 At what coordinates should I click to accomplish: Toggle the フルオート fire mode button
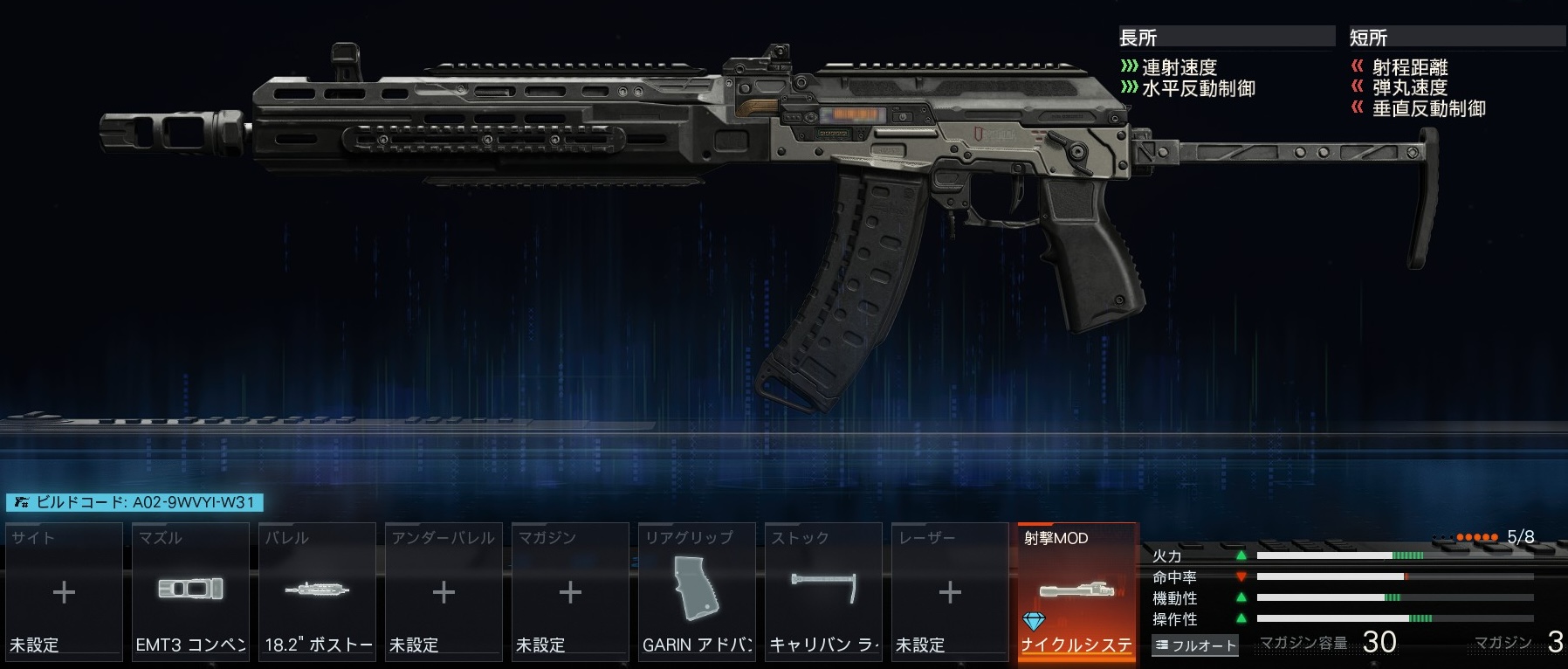(1195, 645)
